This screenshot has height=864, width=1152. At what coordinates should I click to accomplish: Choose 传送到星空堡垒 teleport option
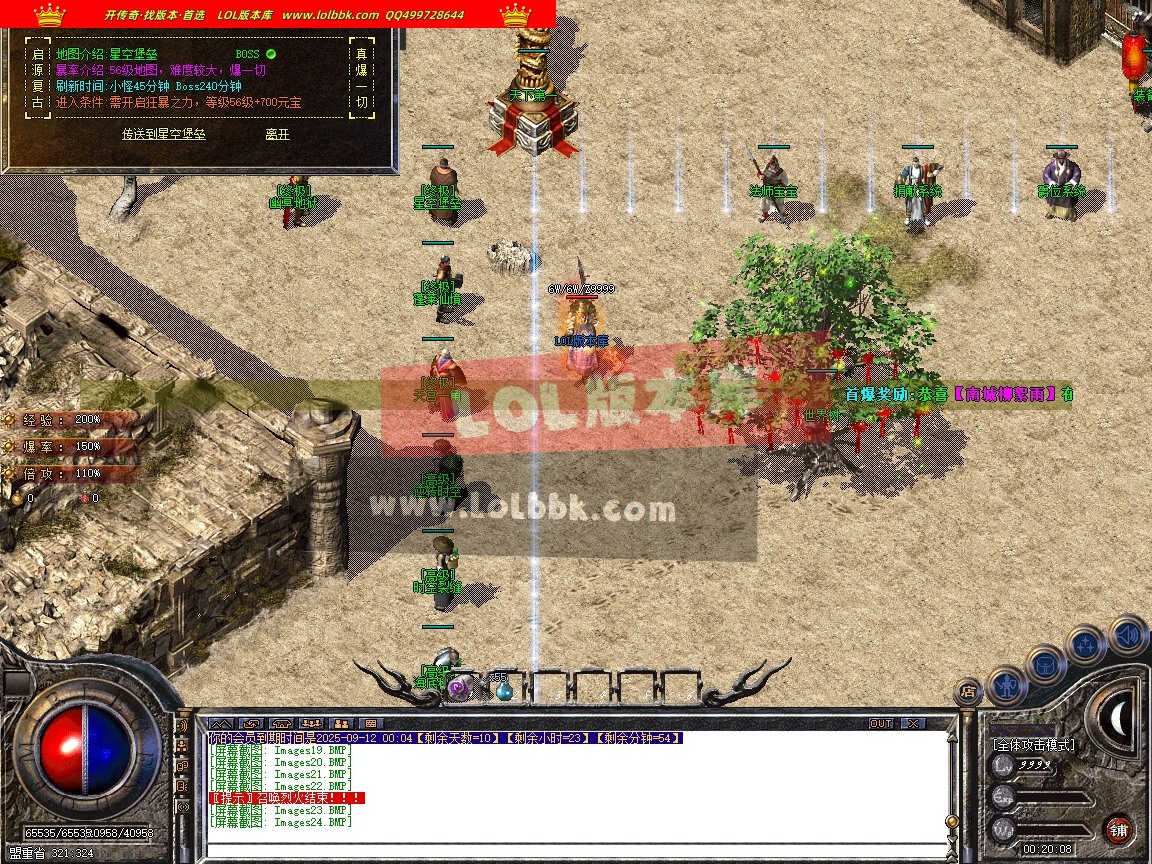tap(164, 134)
